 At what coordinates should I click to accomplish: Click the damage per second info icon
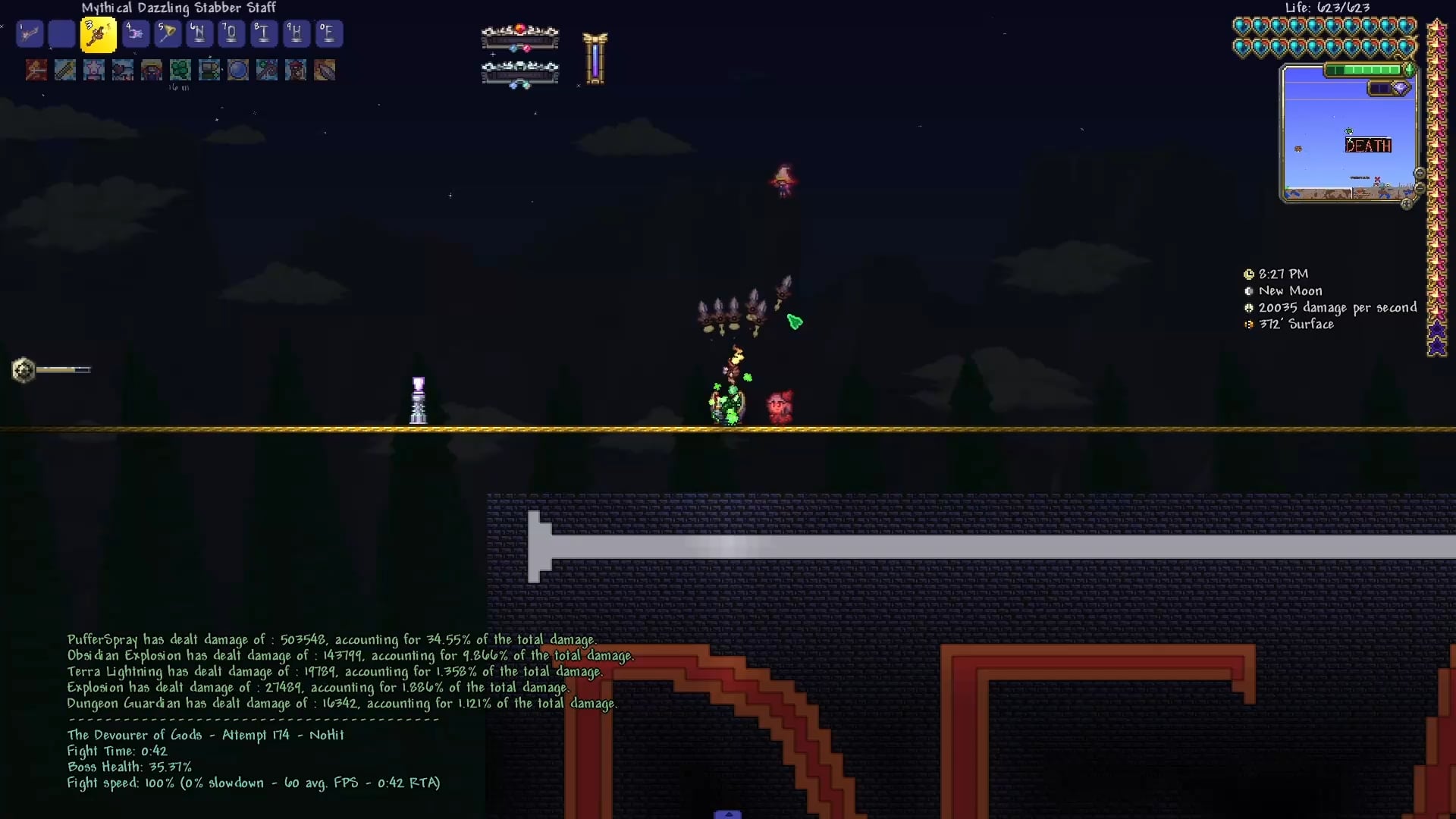(x=1249, y=308)
